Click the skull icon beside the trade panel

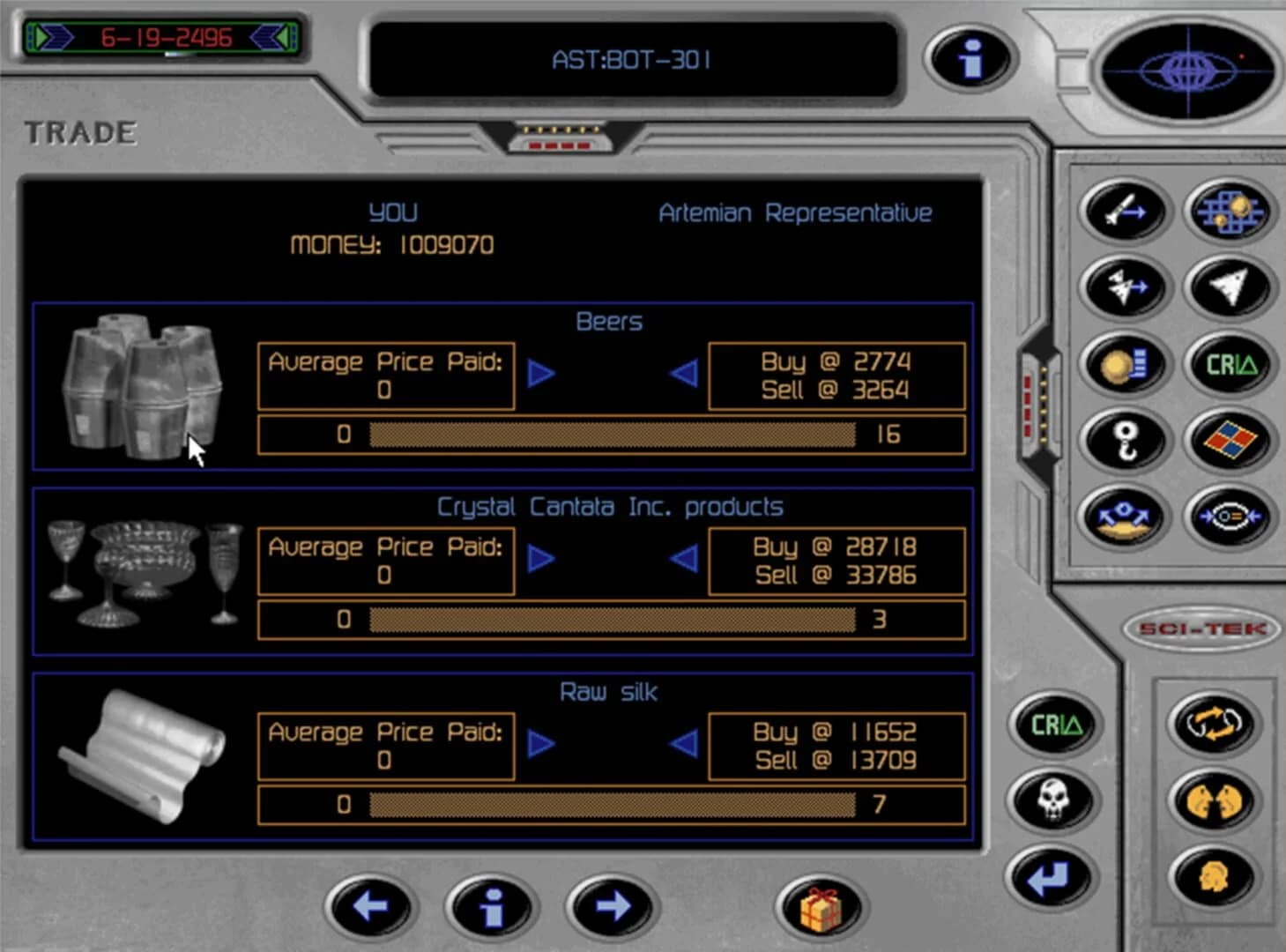pos(1053,800)
